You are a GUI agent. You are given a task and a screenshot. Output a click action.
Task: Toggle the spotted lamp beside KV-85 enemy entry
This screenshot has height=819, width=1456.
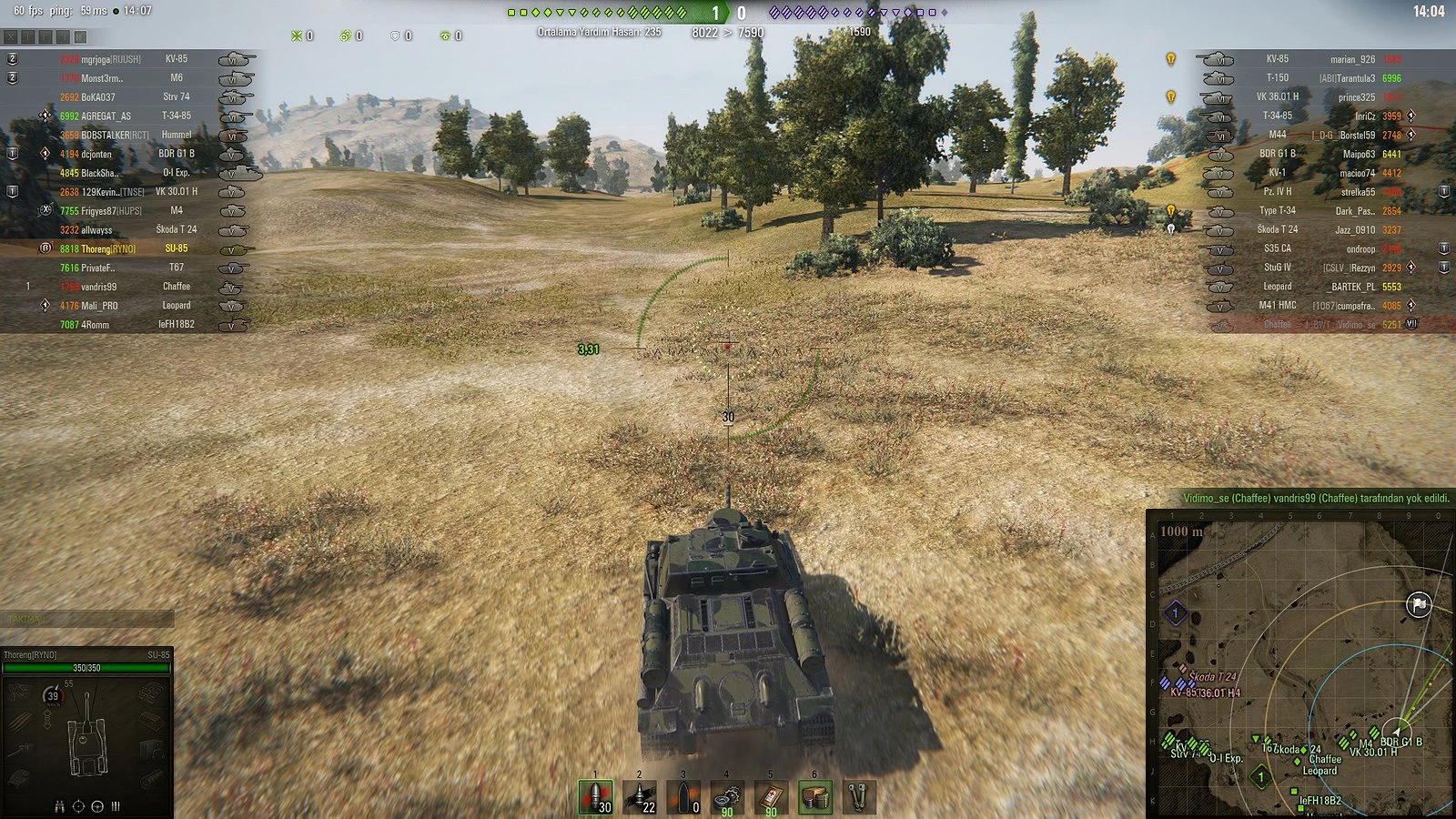1170,58
